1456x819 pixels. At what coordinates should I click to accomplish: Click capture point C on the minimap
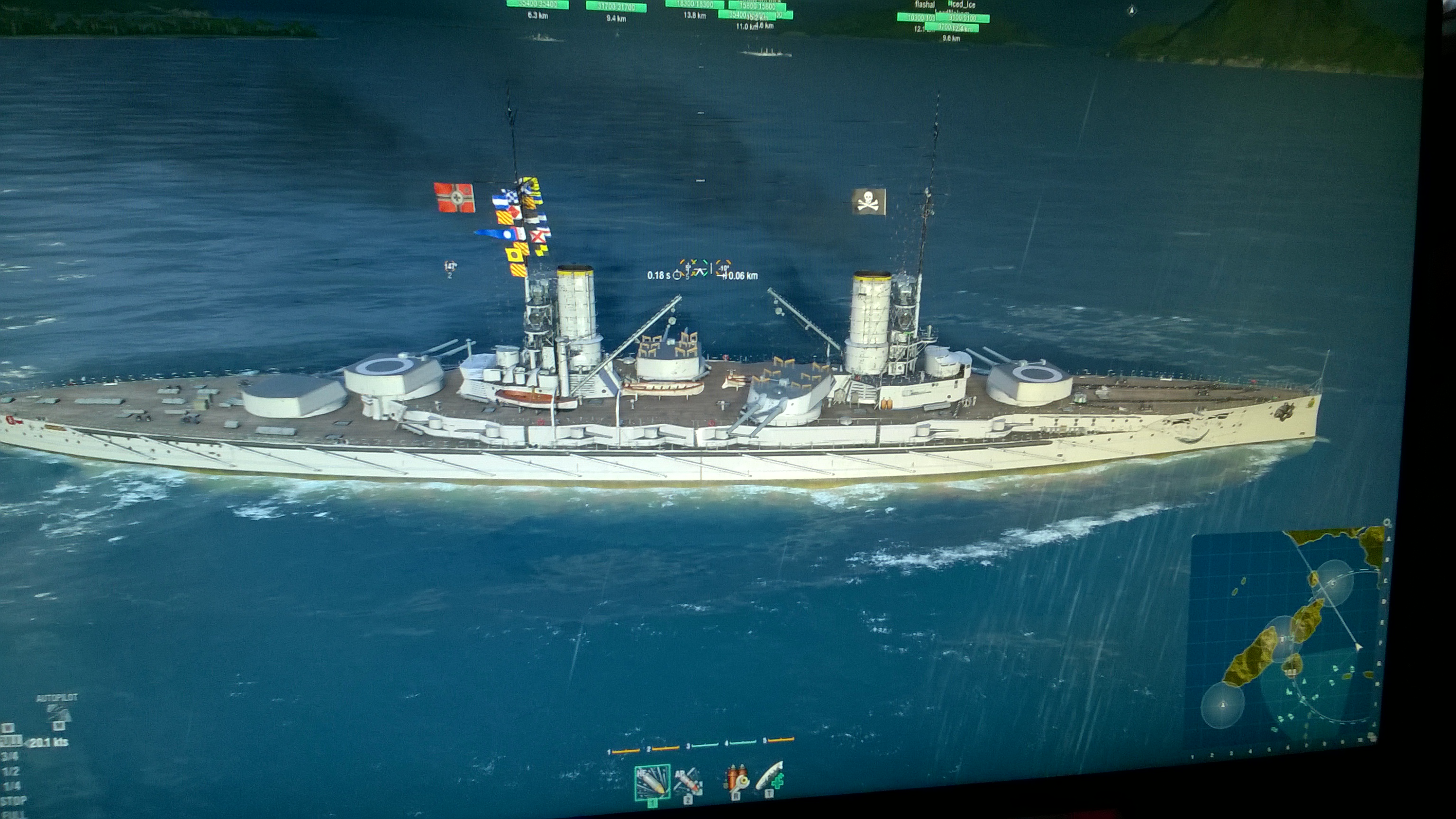(1333, 583)
